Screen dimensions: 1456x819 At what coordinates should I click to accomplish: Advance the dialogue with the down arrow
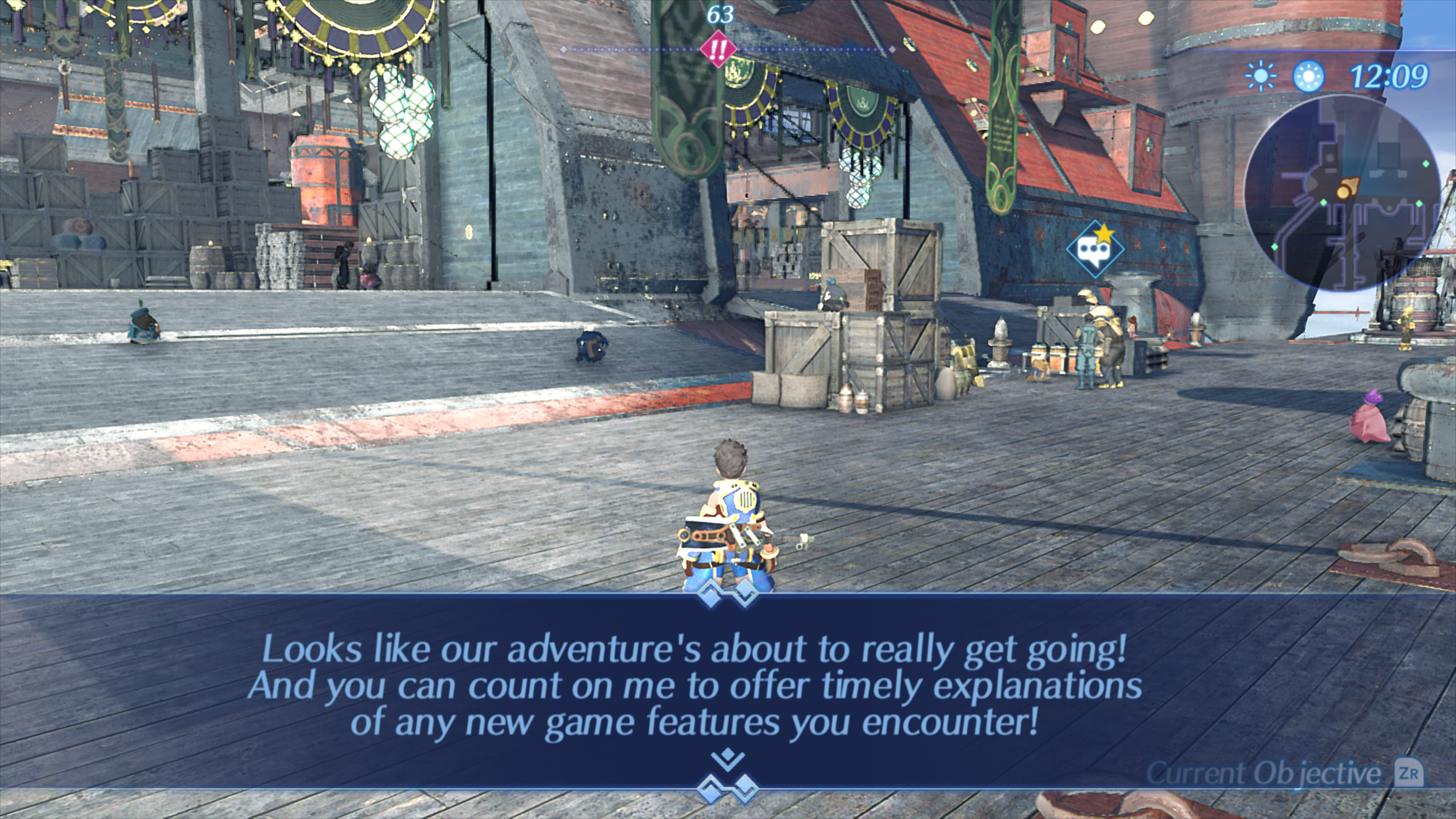pyautogui.click(x=728, y=759)
